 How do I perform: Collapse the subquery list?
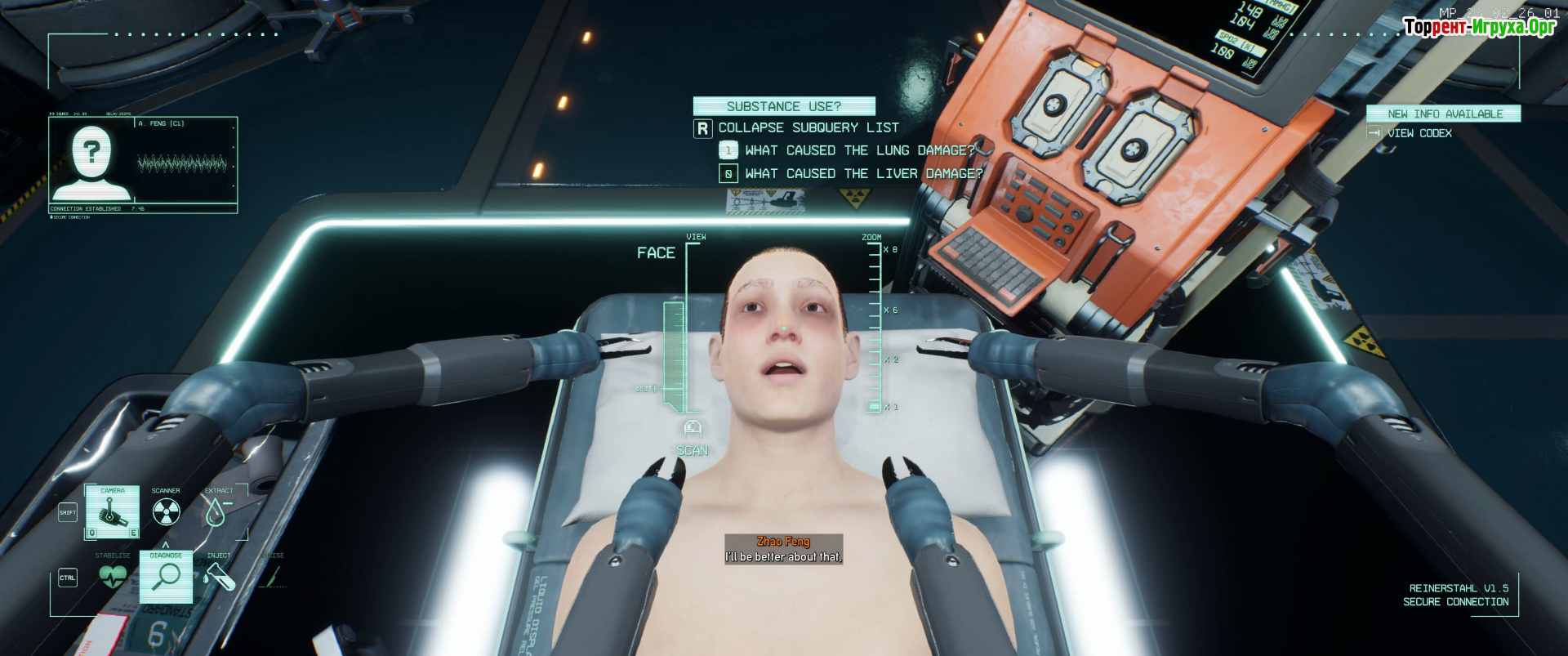(x=808, y=127)
